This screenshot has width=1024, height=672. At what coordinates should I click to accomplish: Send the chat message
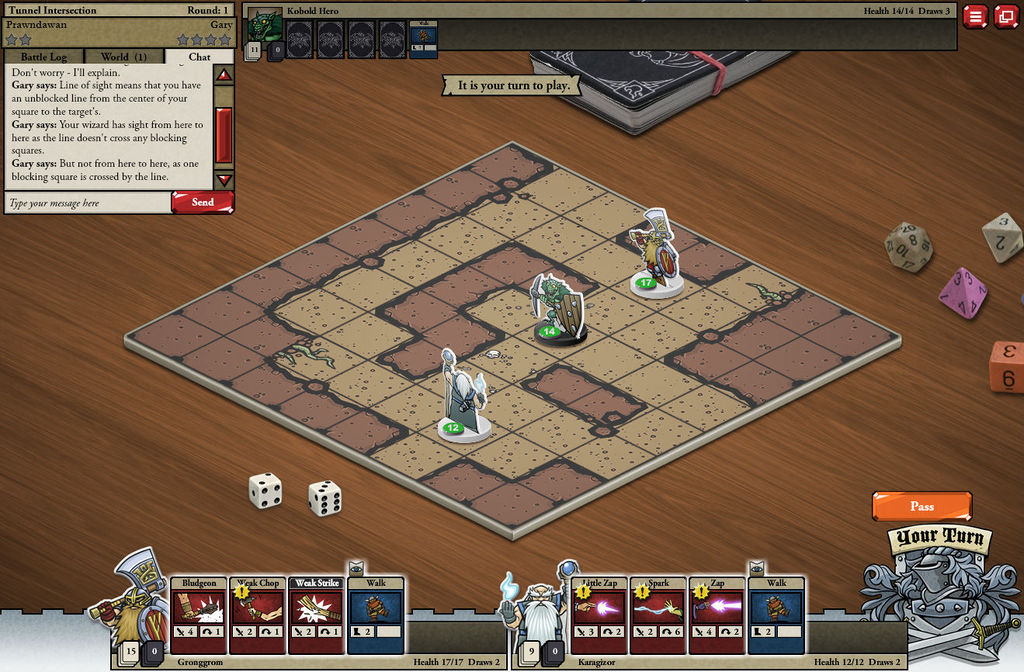click(x=202, y=202)
